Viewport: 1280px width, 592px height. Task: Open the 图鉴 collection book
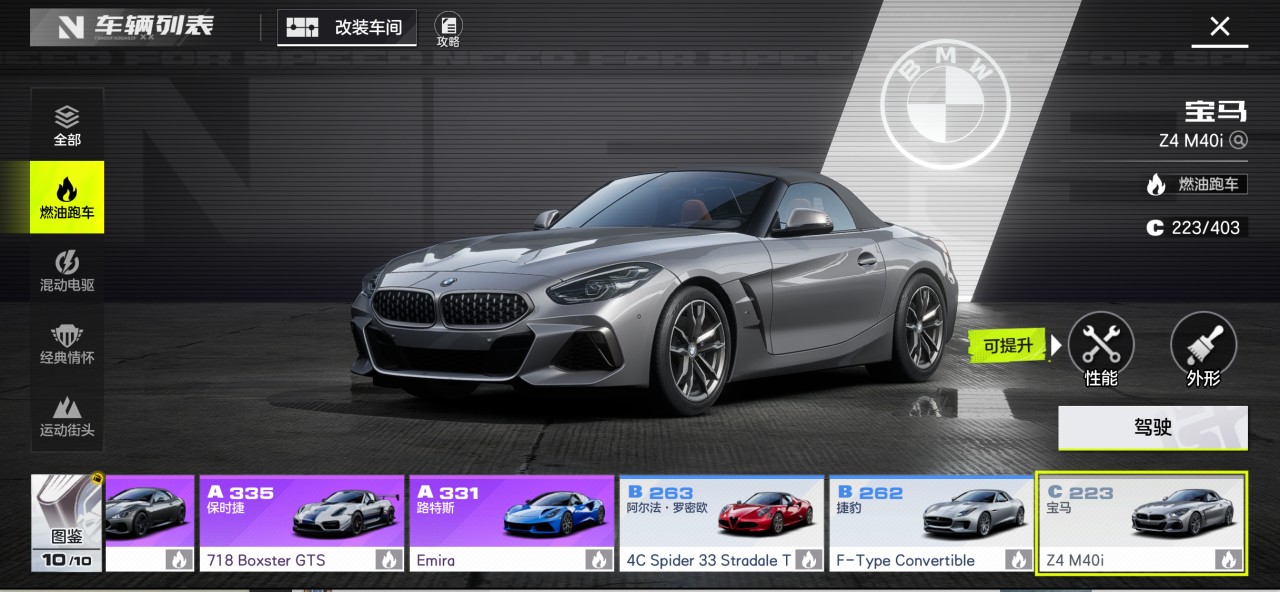(67, 522)
